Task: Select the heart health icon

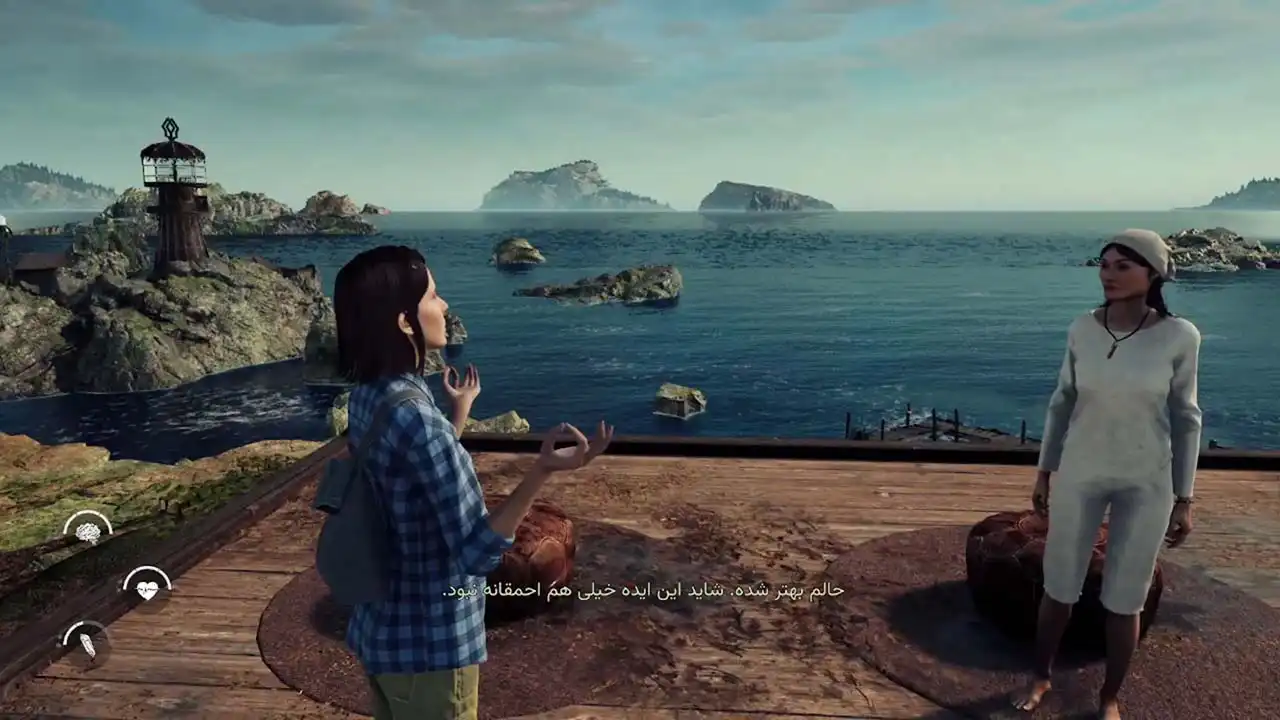Action: [147, 588]
